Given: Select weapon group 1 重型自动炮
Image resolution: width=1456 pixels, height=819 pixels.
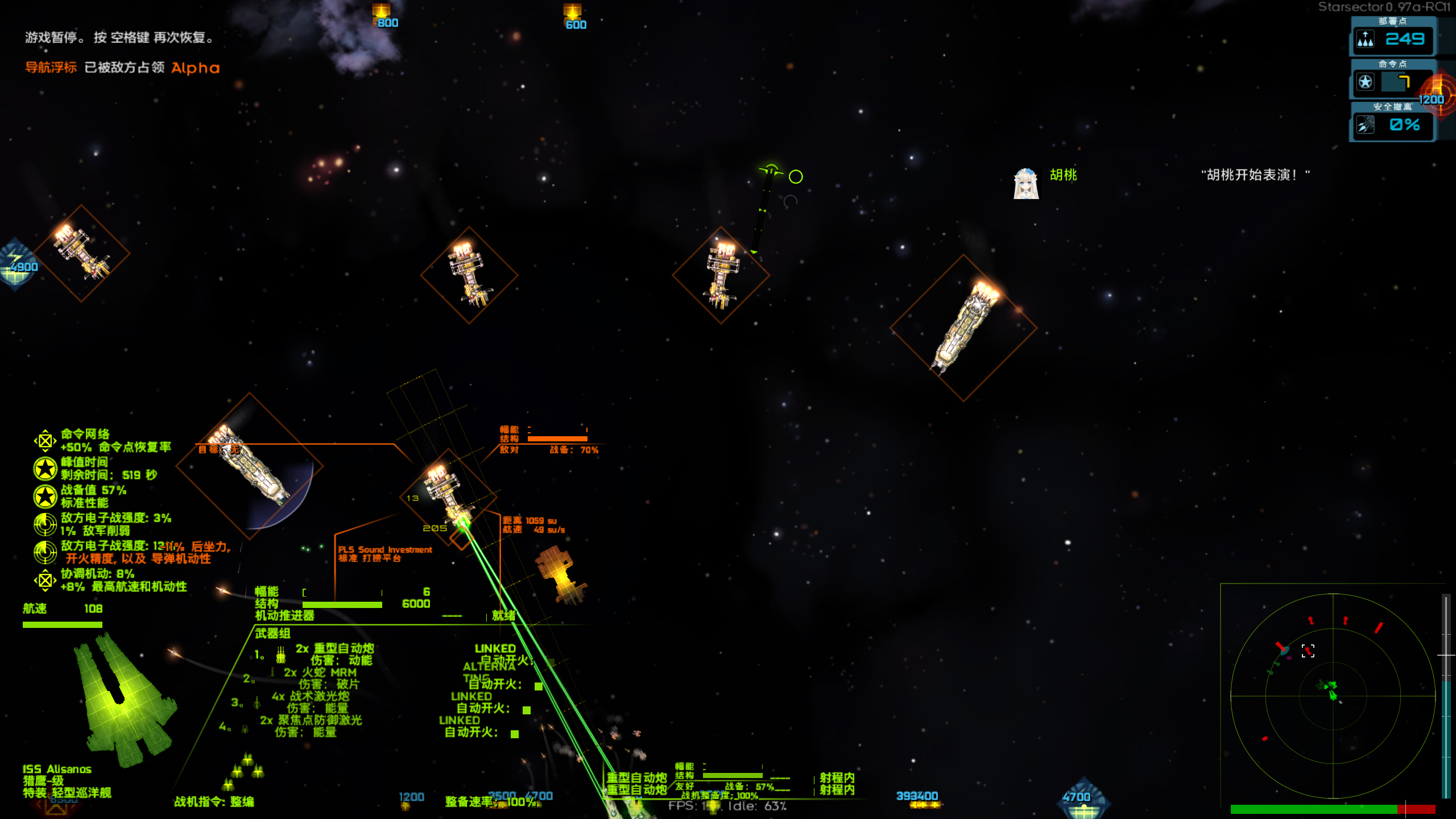Looking at the screenshot, I should coord(334,648).
